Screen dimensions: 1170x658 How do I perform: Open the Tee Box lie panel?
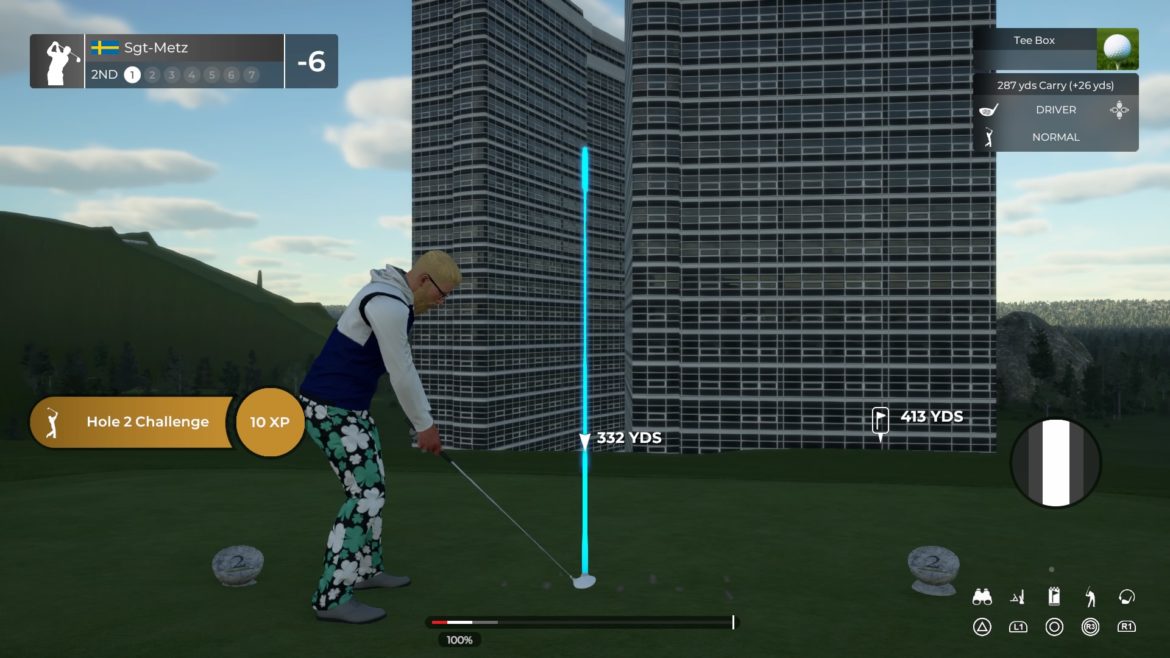tap(1055, 47)
